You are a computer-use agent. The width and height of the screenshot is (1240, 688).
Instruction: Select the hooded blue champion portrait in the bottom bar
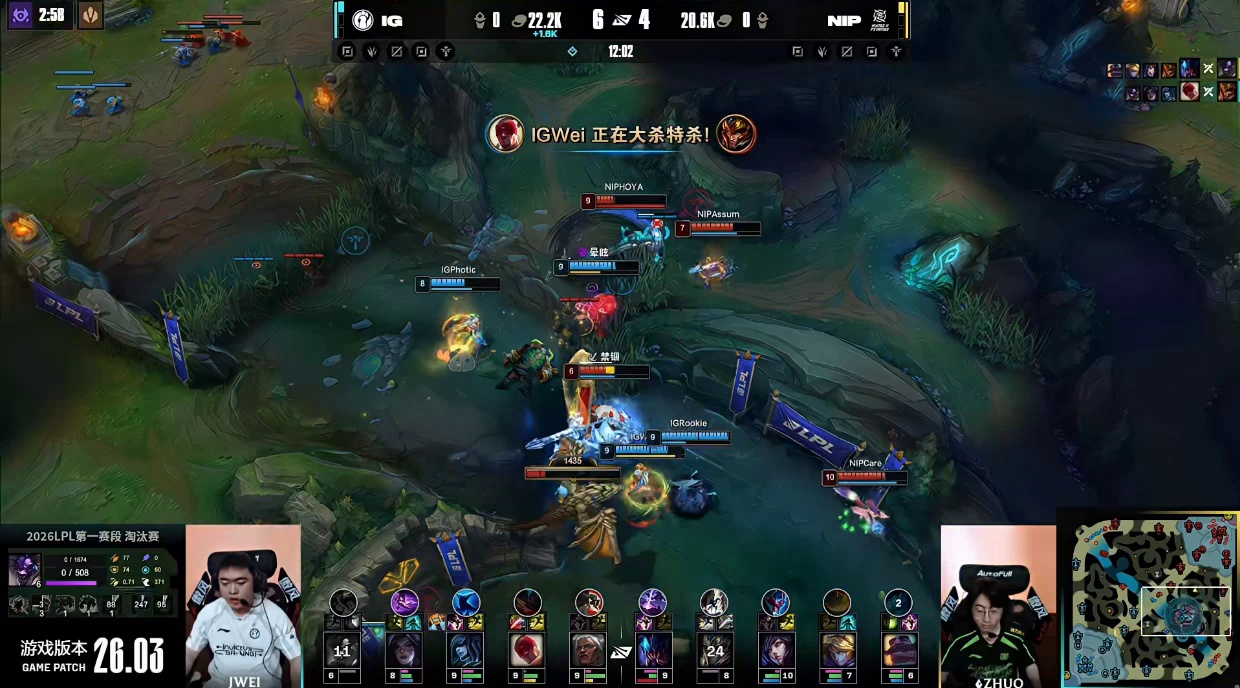point(465,650)
